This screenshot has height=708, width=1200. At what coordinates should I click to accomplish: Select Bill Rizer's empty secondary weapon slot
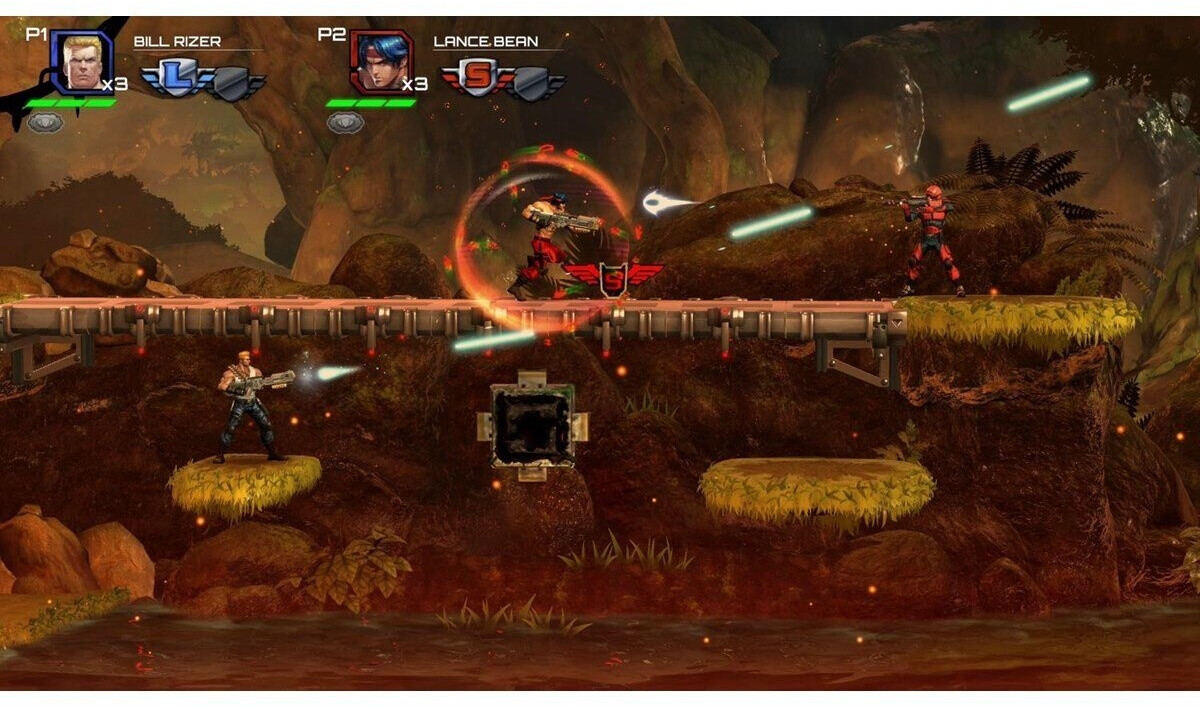232,84
